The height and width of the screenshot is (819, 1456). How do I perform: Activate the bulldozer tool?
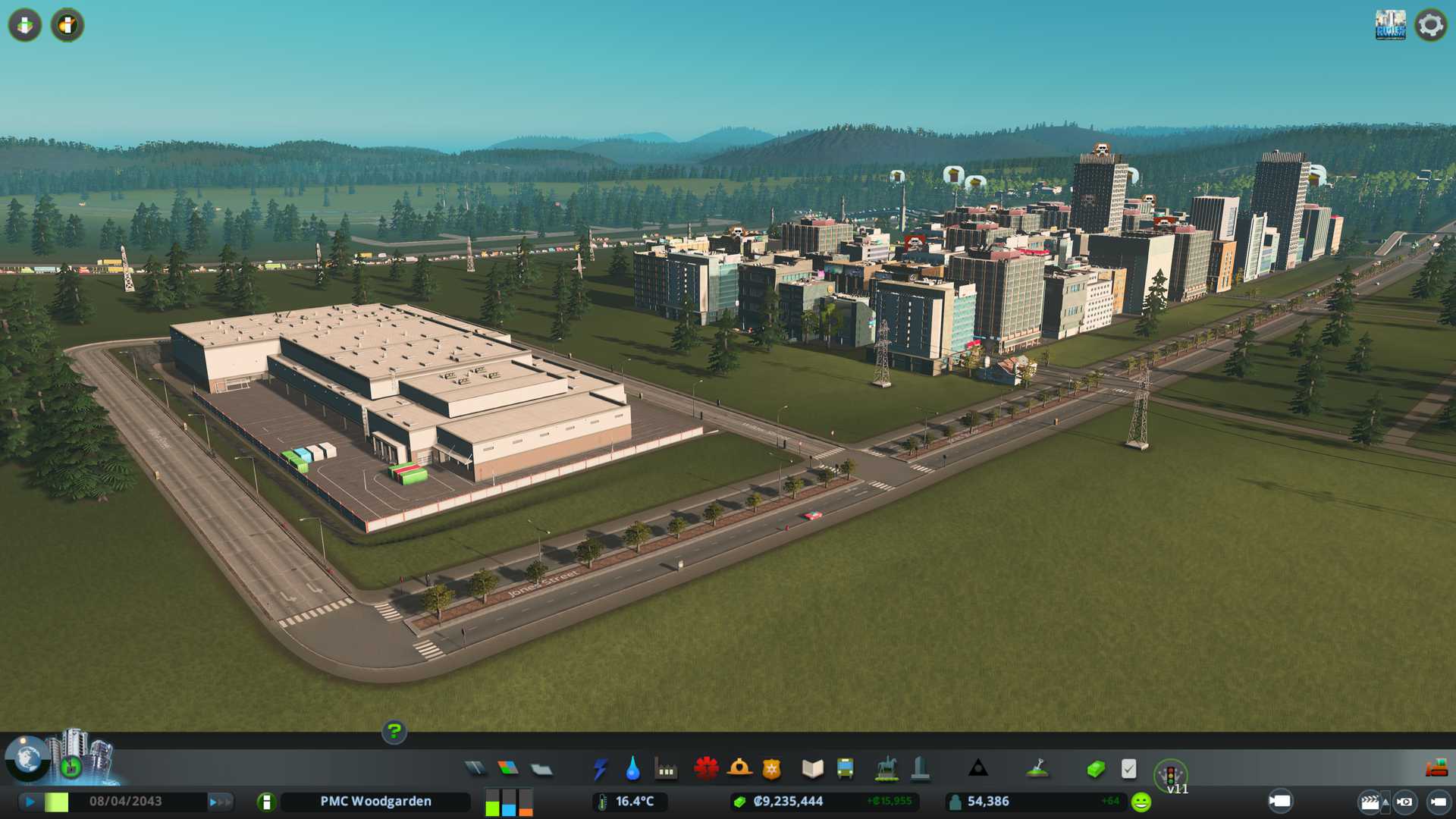click(x=1436, y=769)
